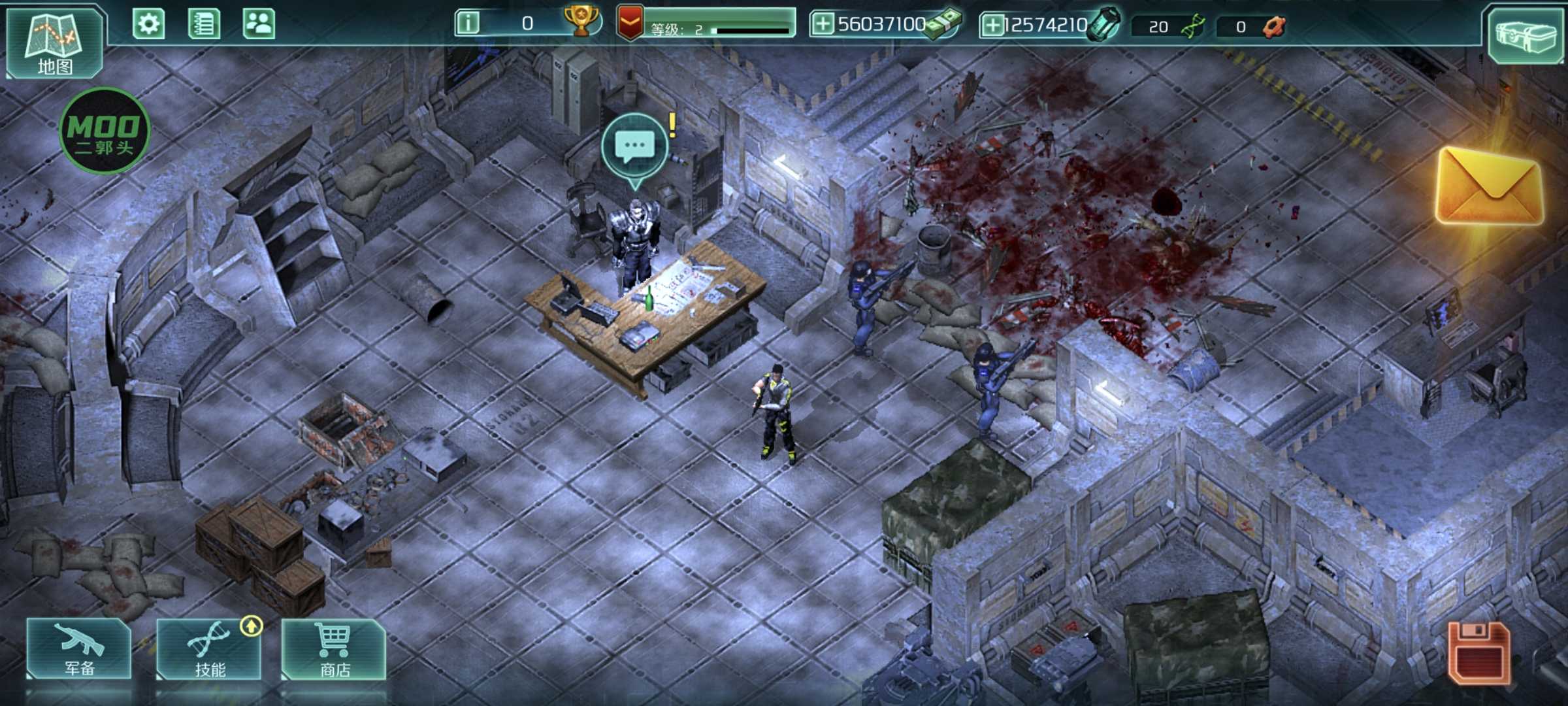
Task: Save game with red floppy disk
Action: pos(1478,653)
